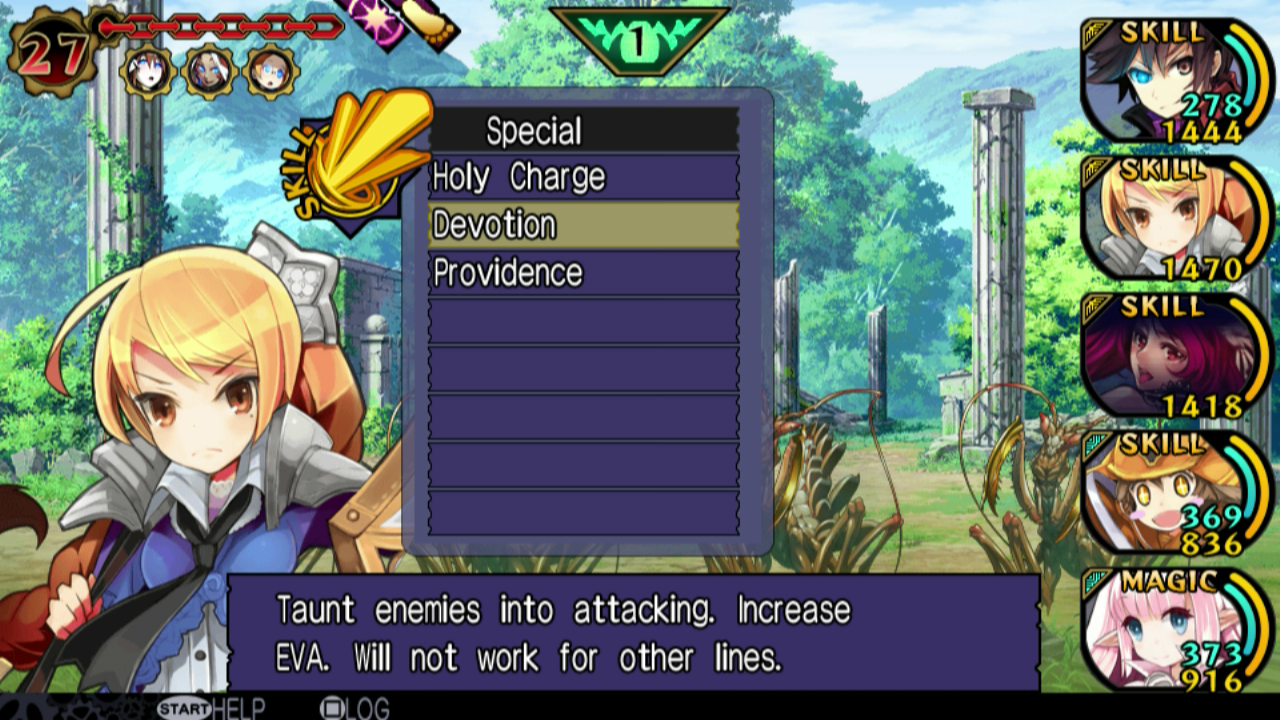Open the HELP screen

click(x=210, y=708)
